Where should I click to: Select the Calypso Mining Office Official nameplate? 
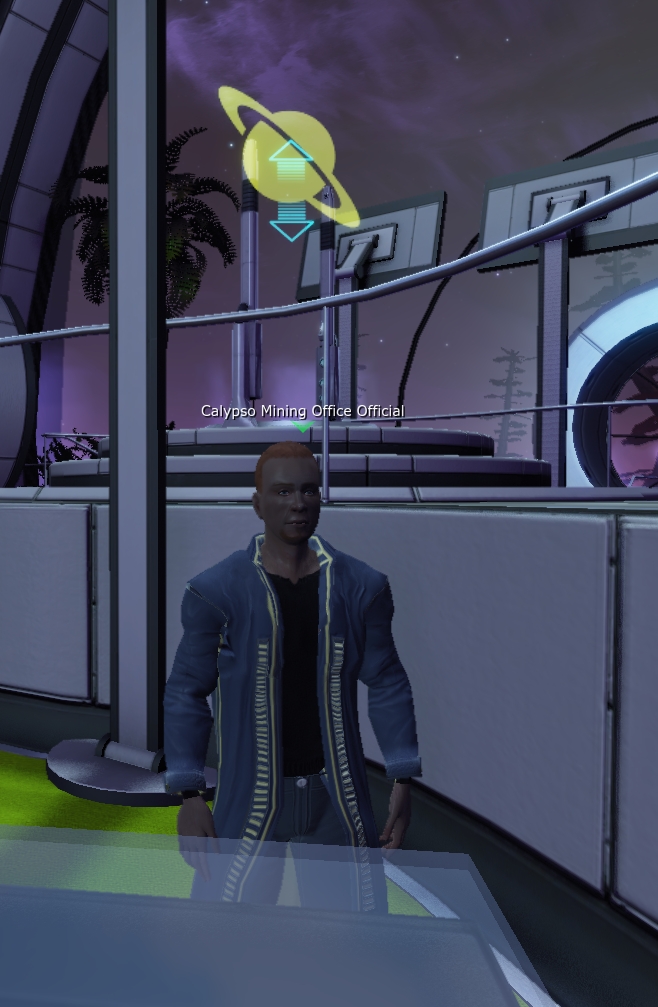point(302,411)
